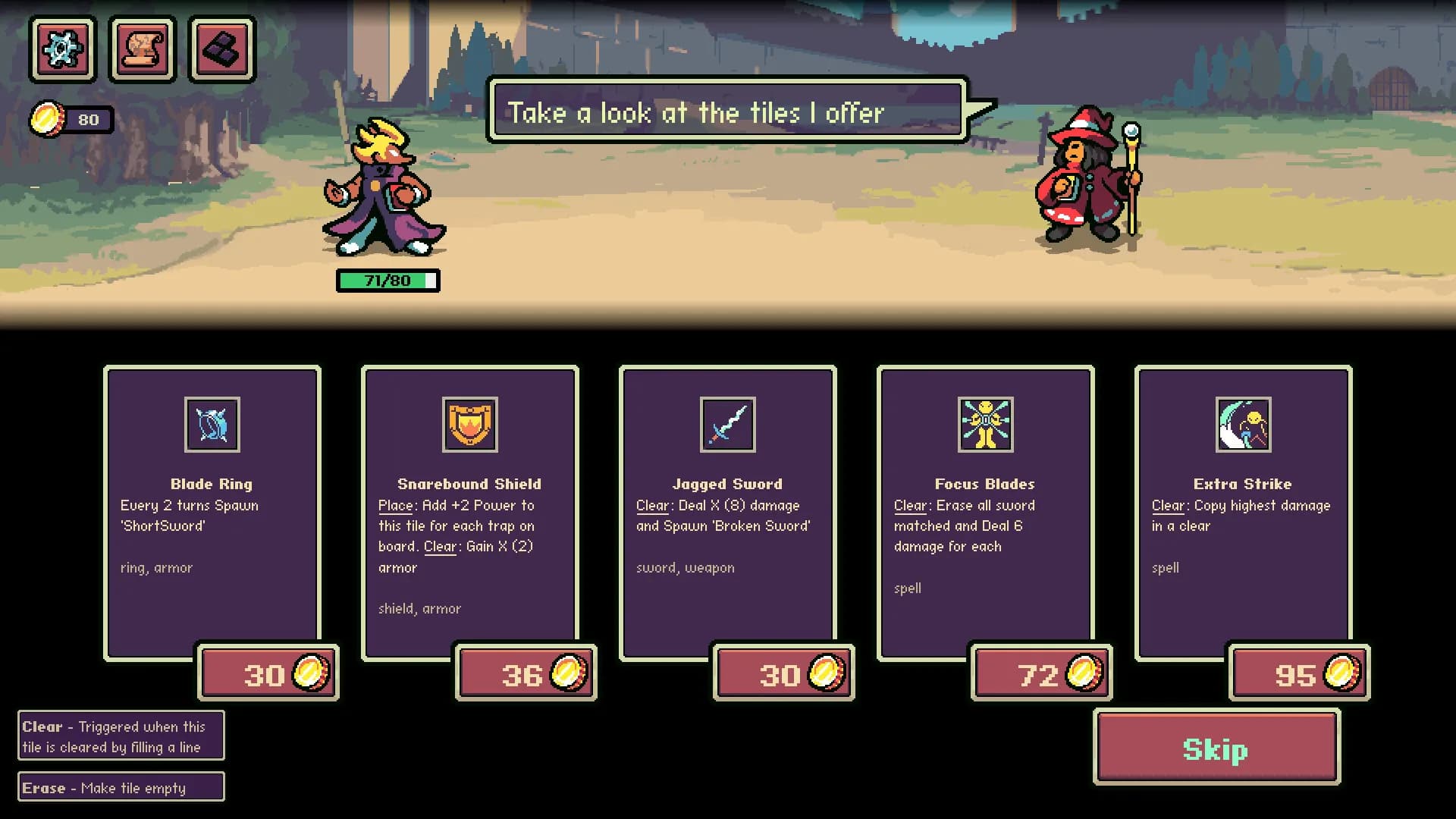Select the Snarebound Shield emblem icon
Image resolution: width=1456 pixels, height=819 pixels.
(469, 425)
